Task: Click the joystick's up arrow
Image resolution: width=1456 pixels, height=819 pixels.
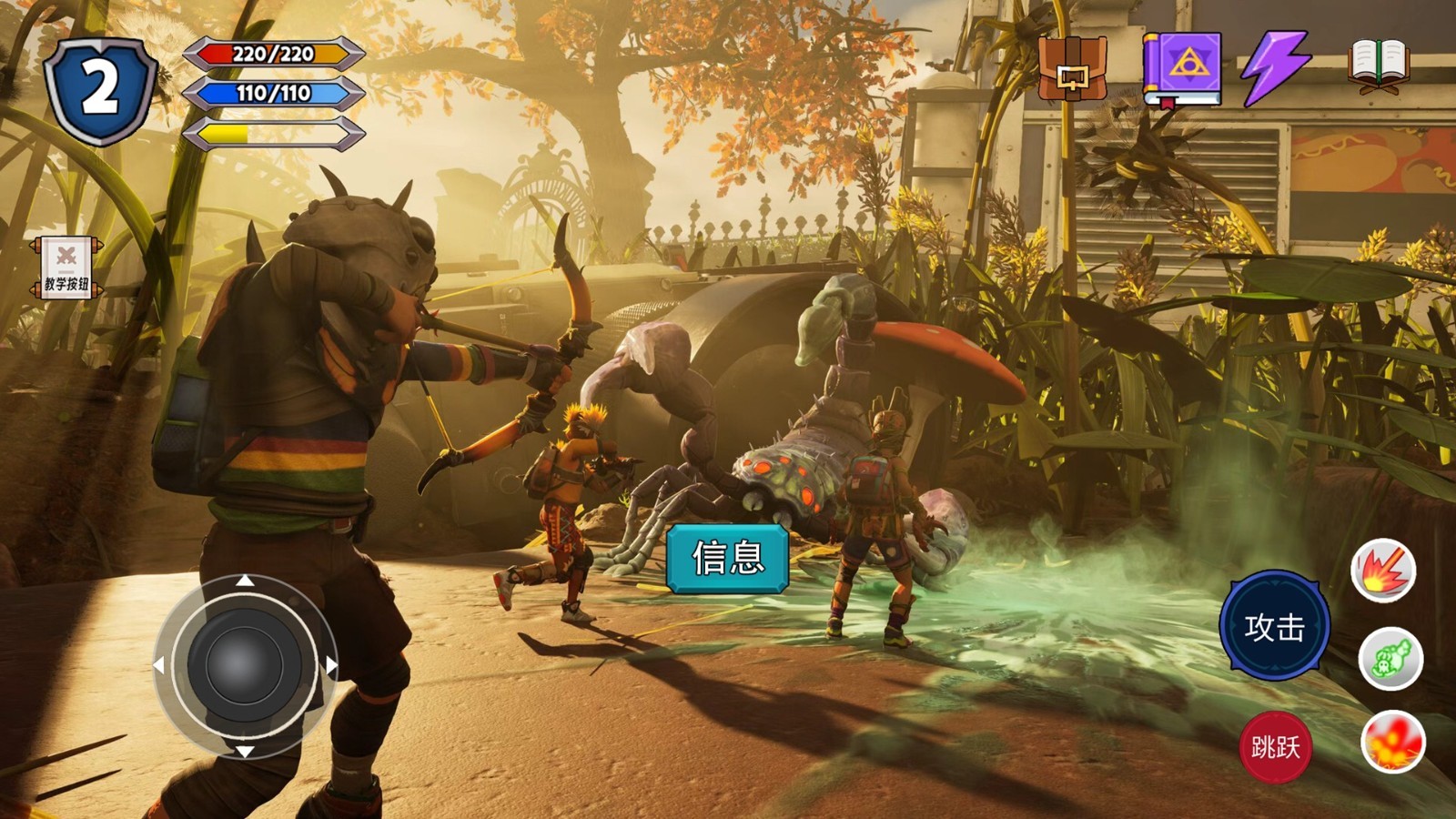Action: click(x=245, y=581)
